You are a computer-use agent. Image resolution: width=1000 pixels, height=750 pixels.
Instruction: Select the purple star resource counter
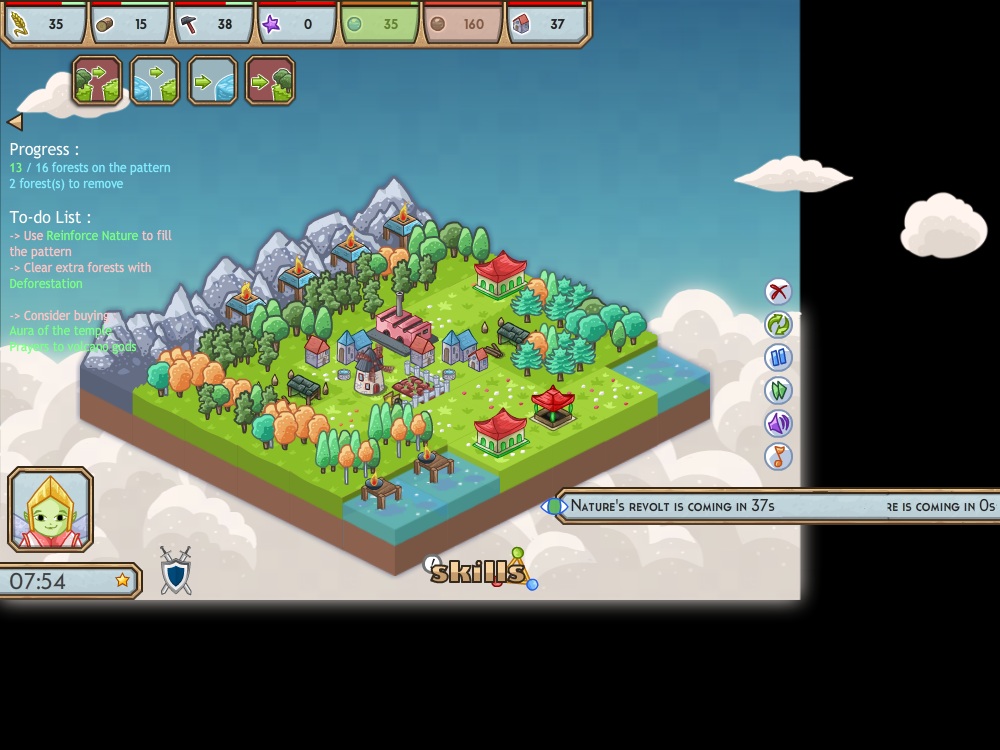click(297, 24)
